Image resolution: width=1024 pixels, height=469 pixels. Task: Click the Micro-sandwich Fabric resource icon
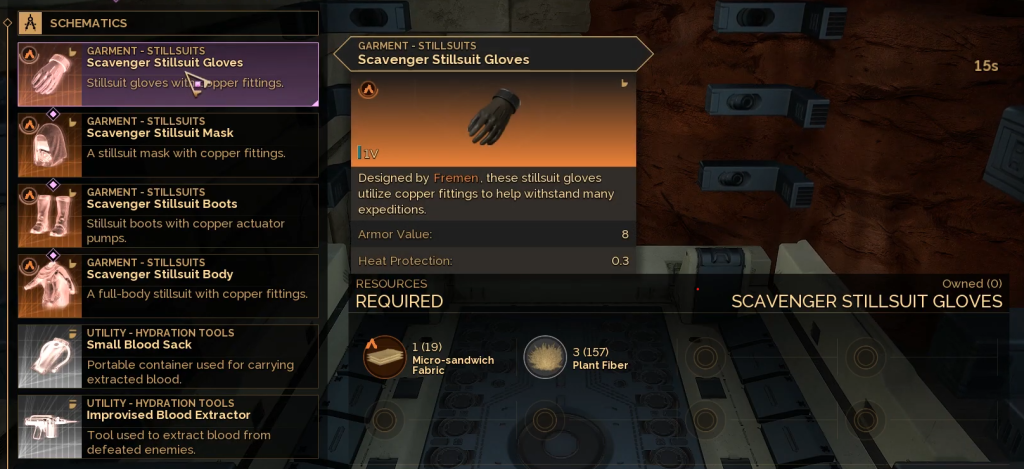click(x=384, y=357)
